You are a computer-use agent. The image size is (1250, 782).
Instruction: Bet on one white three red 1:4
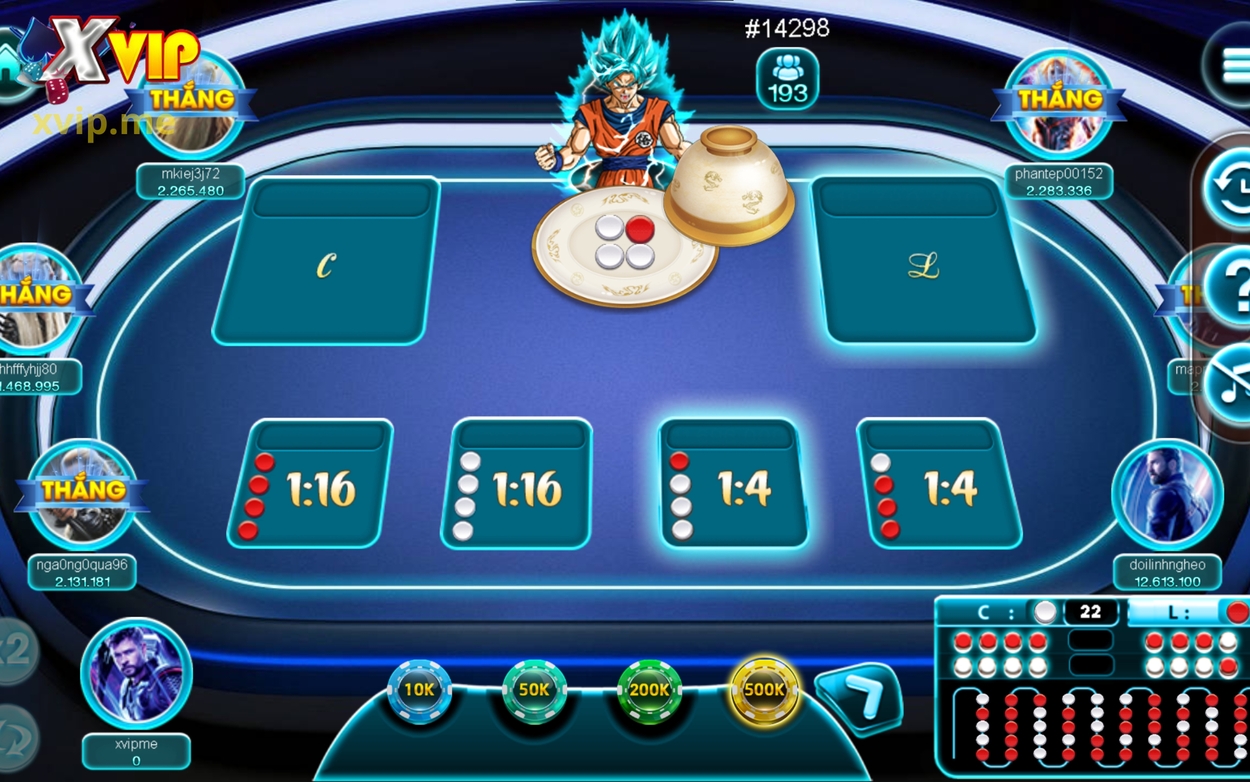[938, 487]
